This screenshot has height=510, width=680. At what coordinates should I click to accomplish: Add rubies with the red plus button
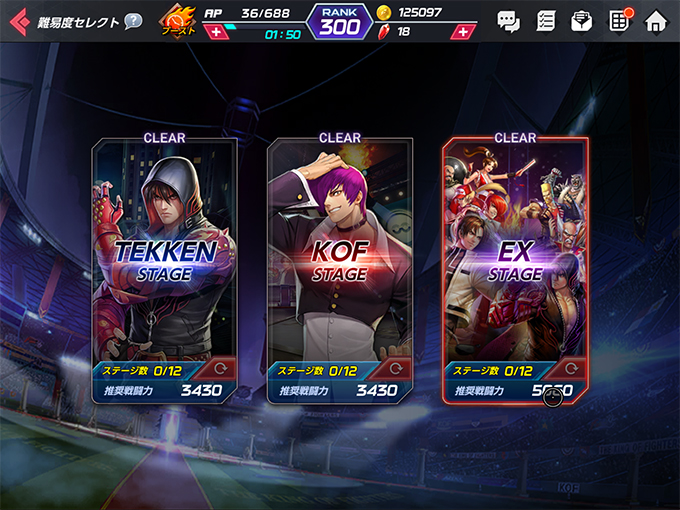coord(461,32)
